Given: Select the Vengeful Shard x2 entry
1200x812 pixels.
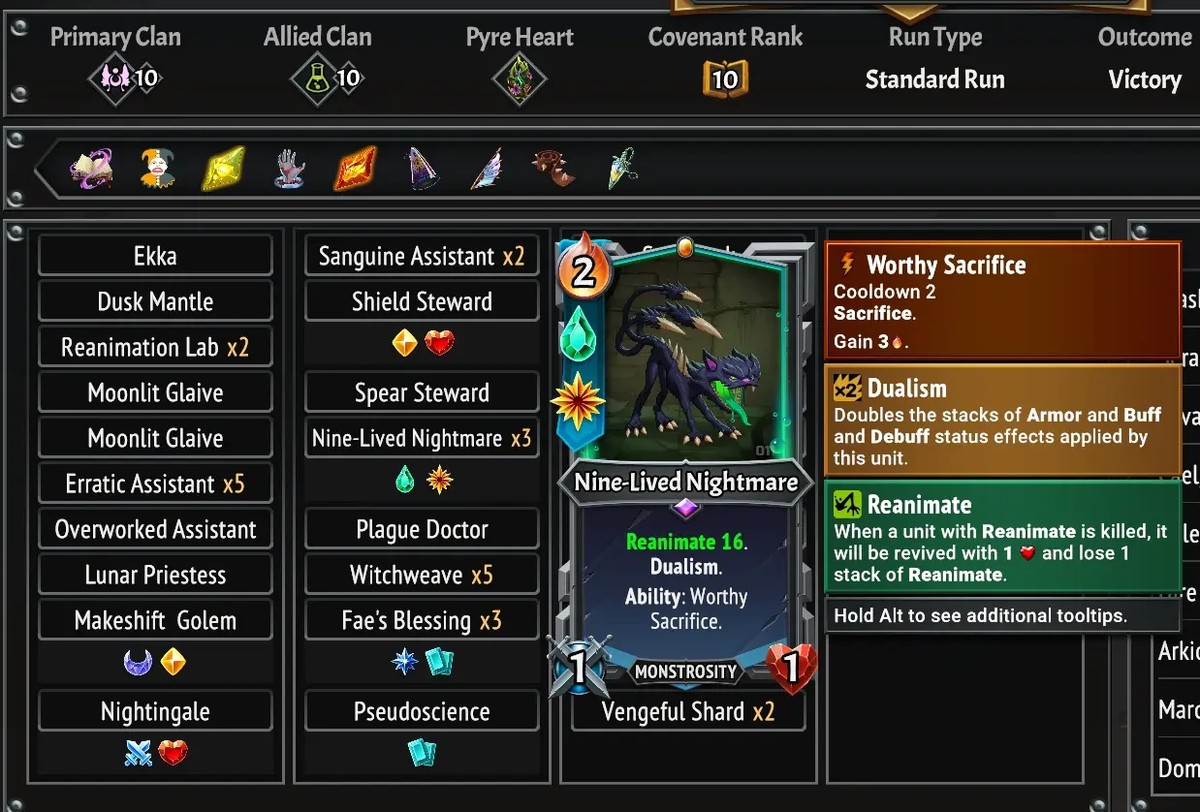Looking at the screenshot, I should pyautogui.click(x=688, y=712).
